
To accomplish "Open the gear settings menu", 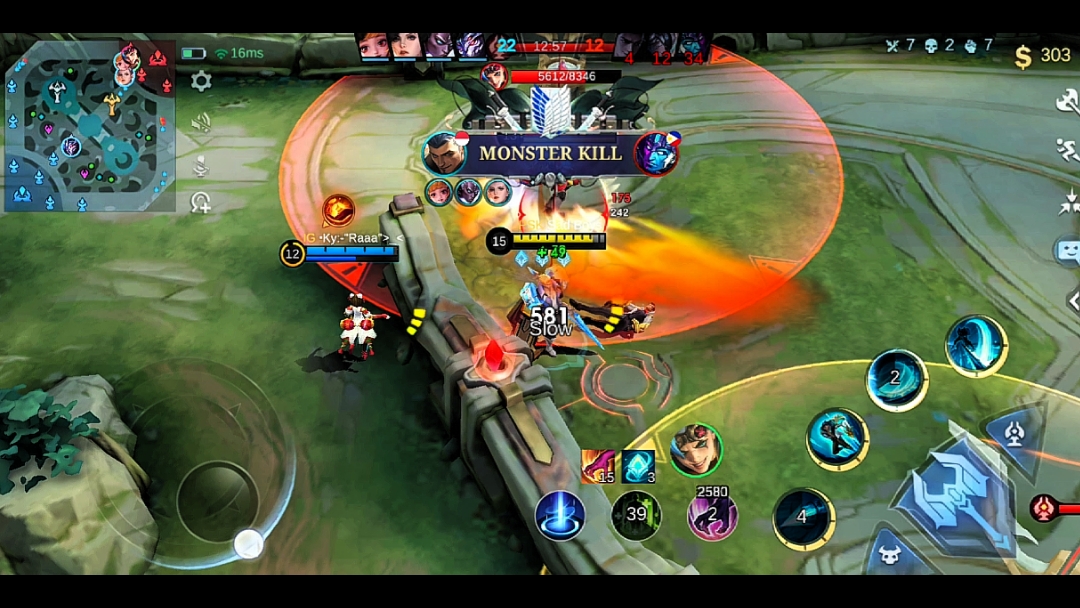I will pos(201,82).
